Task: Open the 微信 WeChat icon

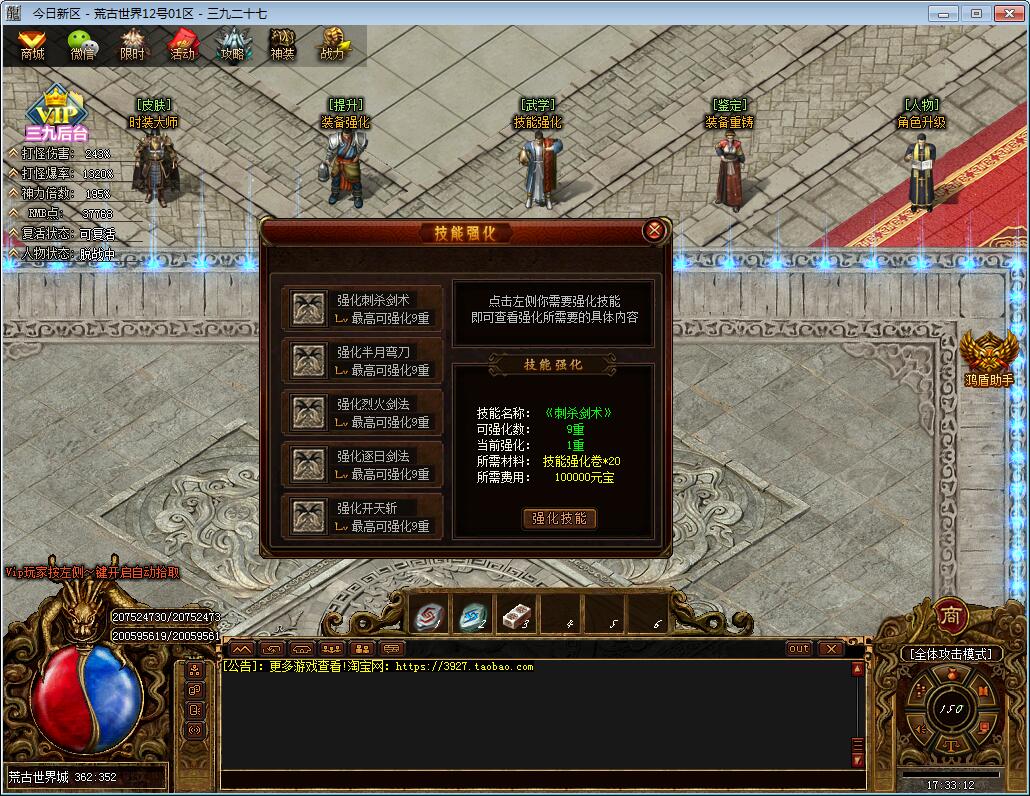Action: [82, 45]
